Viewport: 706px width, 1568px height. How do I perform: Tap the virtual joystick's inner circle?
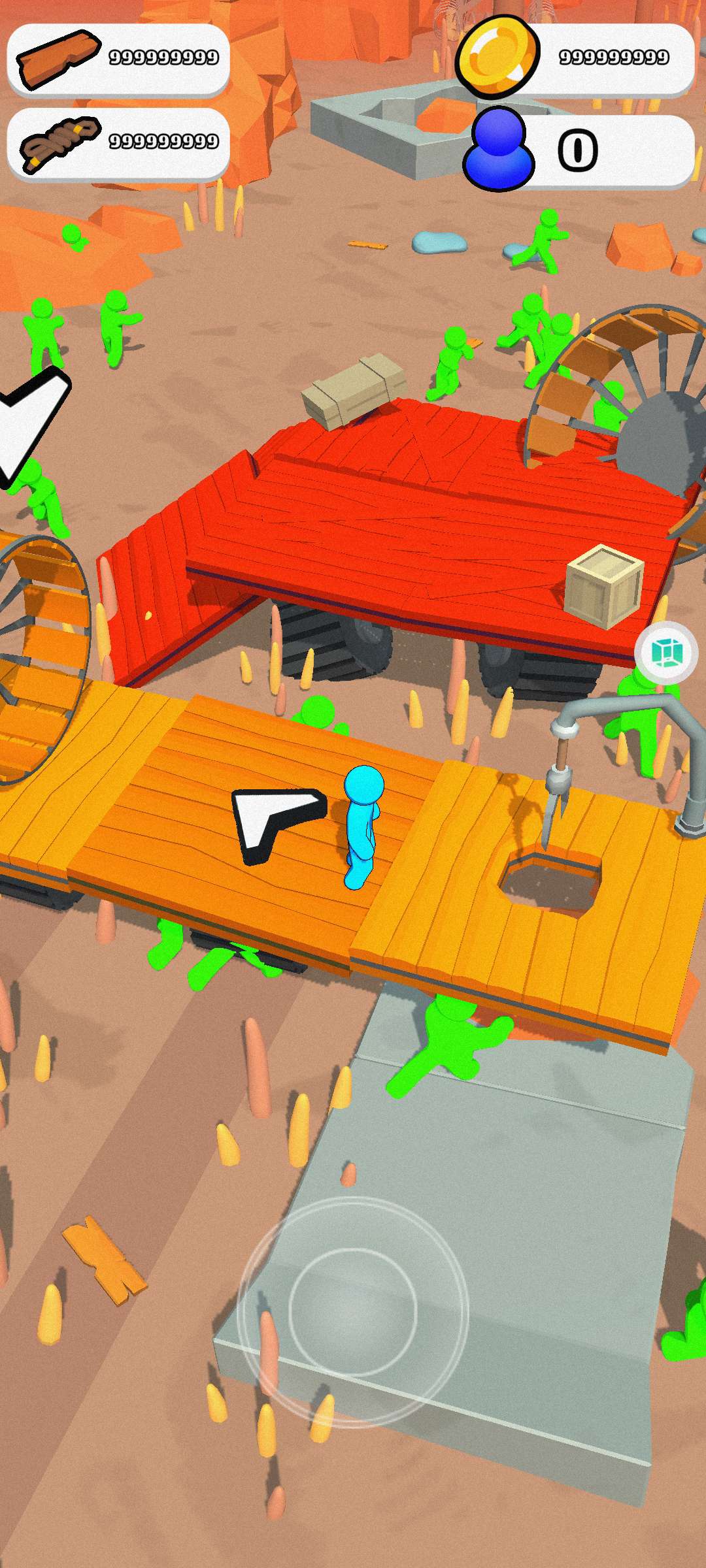click(353, 1313)
